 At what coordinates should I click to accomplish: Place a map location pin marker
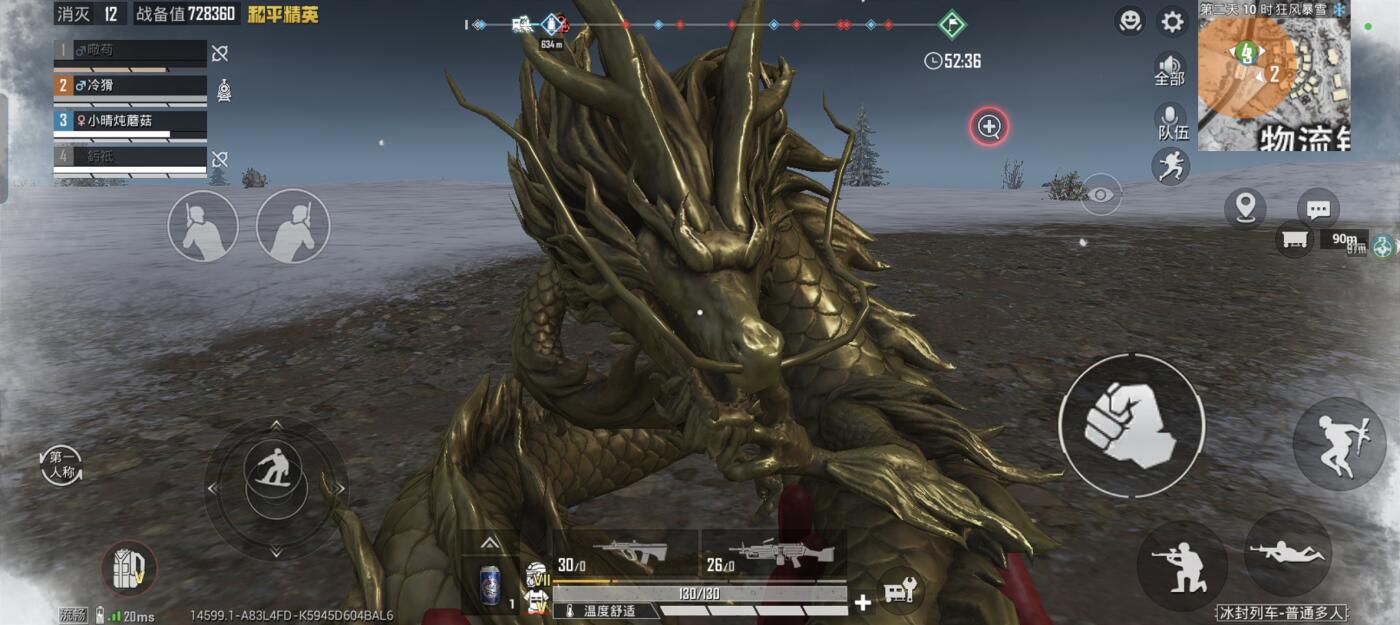1245,208
